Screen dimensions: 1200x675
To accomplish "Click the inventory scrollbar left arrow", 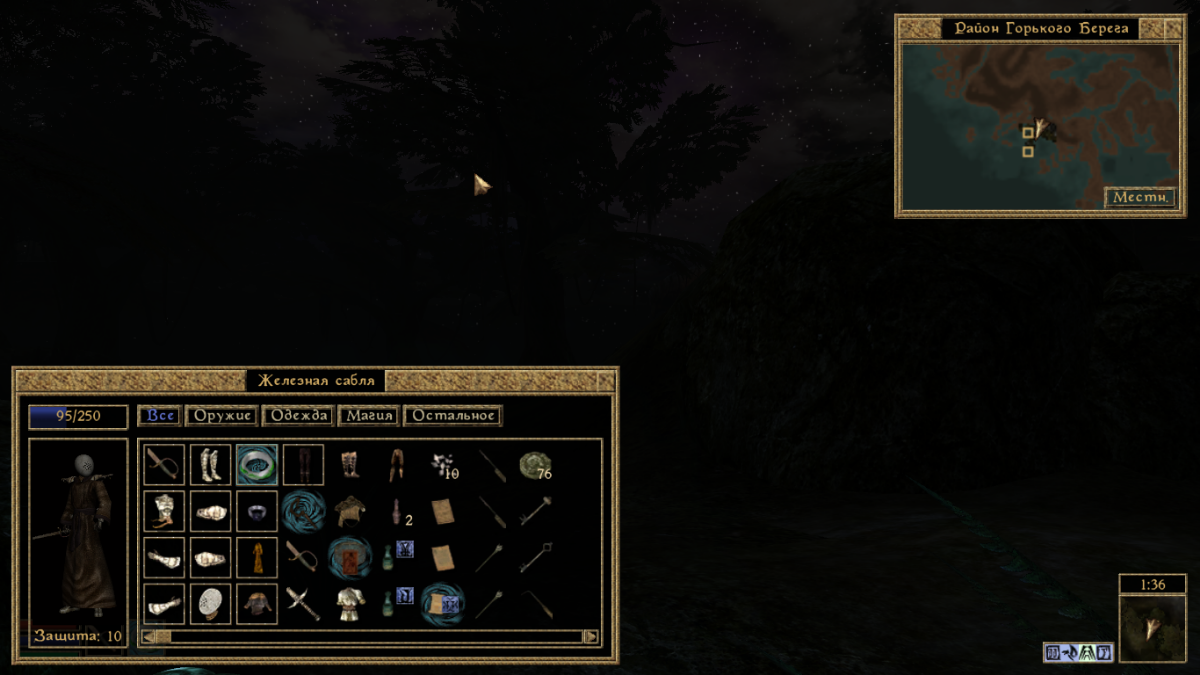I will click(x=149, y=636).
